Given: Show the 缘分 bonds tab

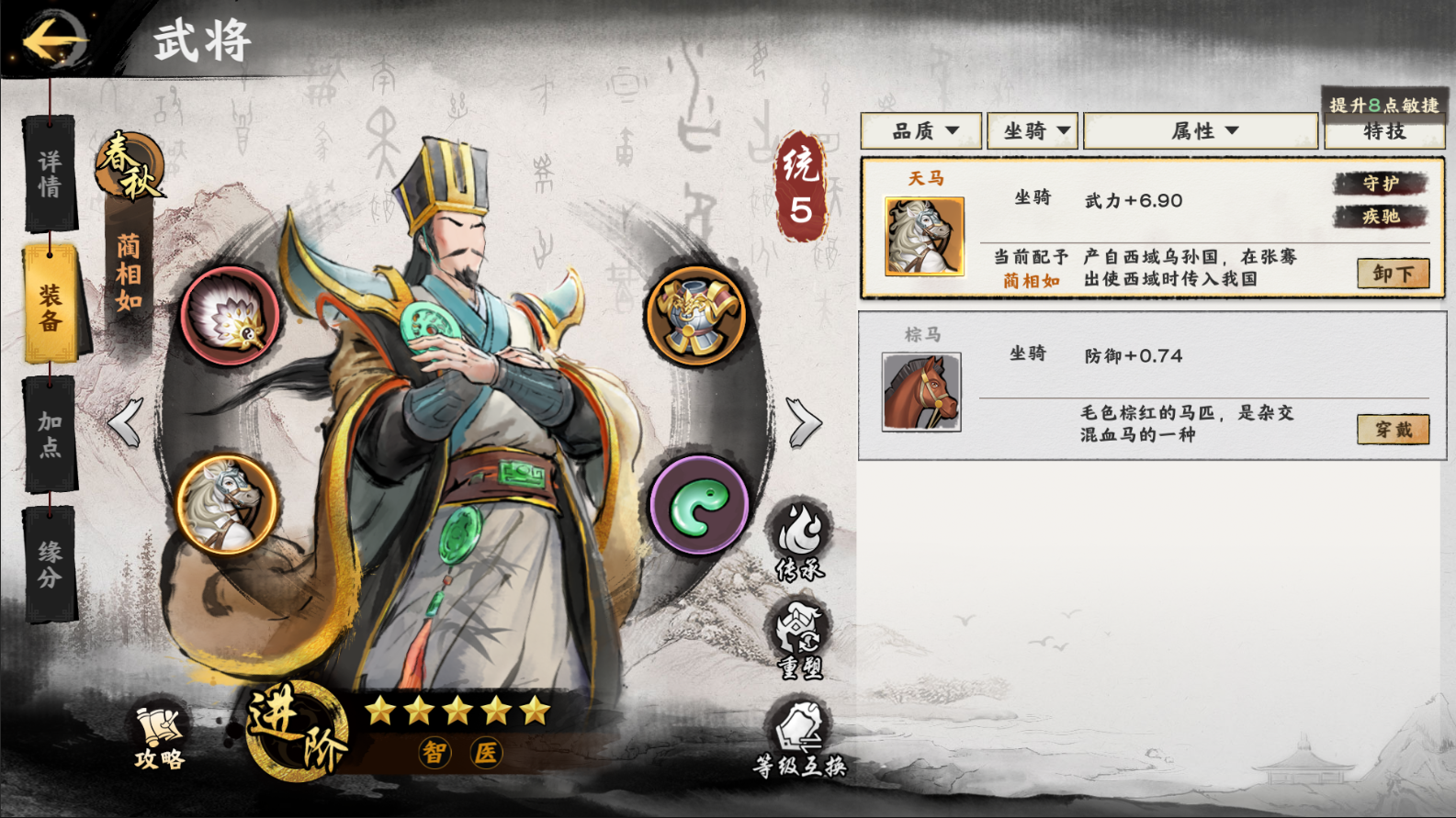Looking at the screenshot, I should tap(50, 563).
